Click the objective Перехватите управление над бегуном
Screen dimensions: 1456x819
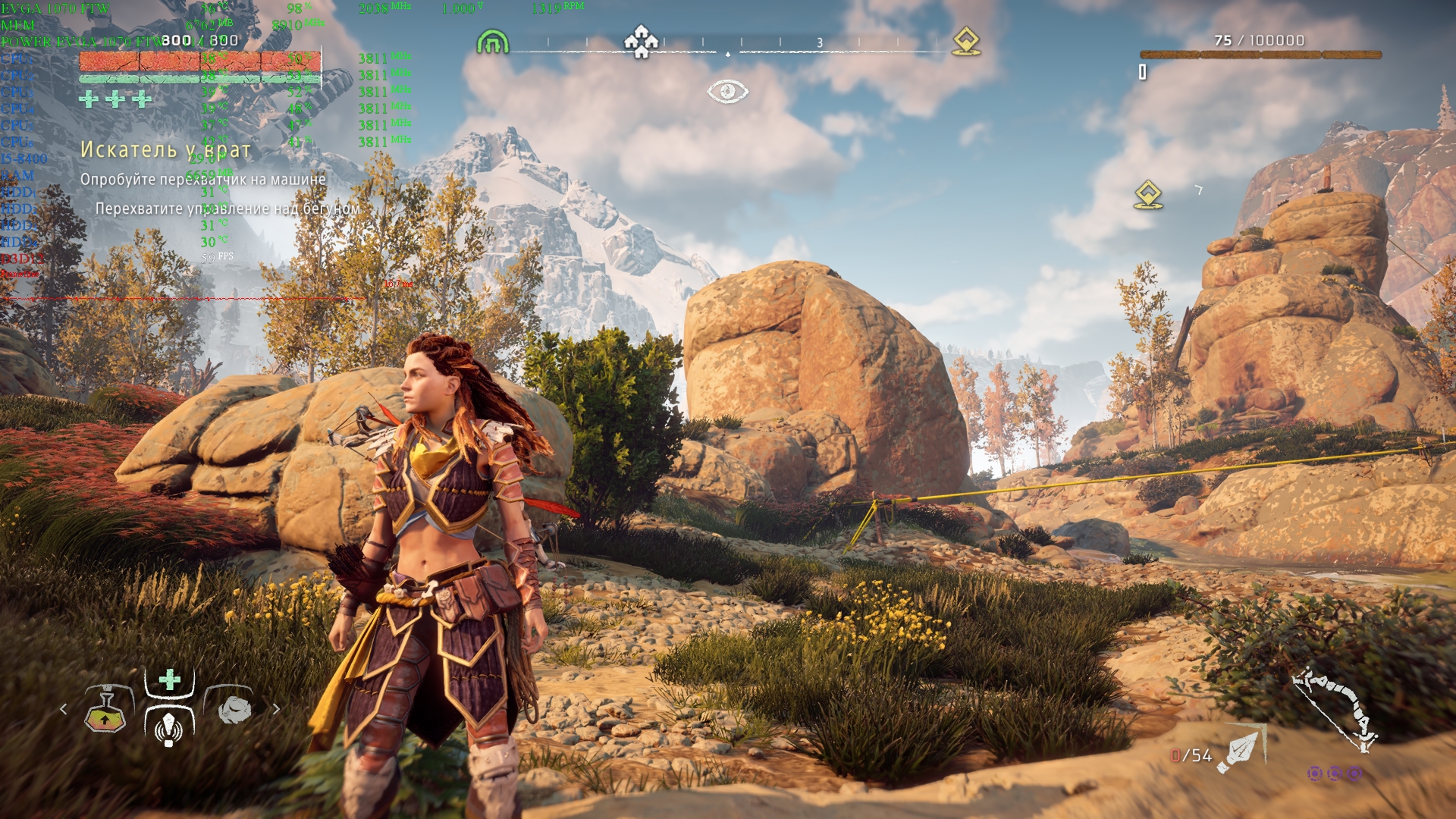coord(227,209)
